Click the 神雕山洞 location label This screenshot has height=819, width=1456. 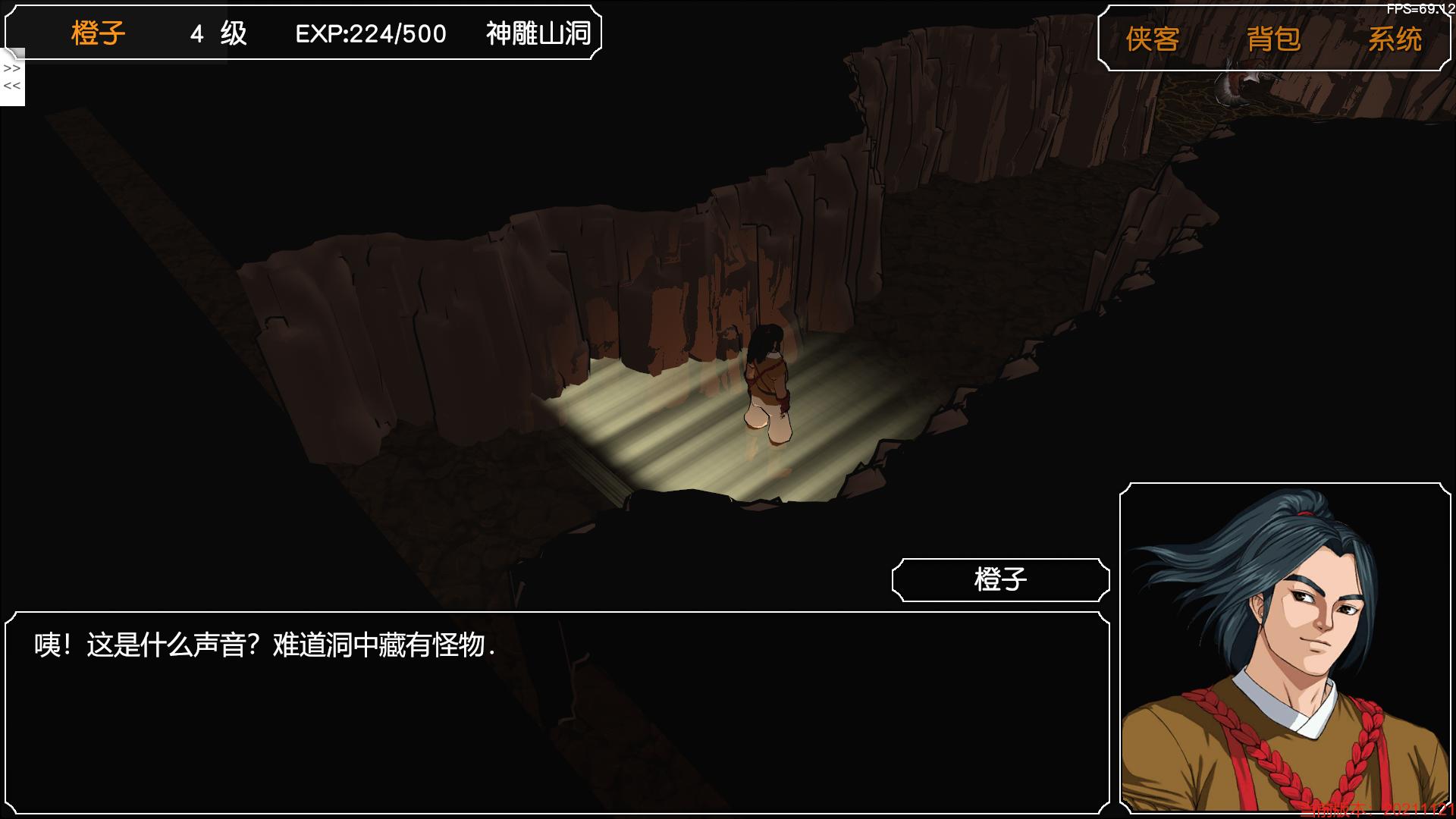536,34
